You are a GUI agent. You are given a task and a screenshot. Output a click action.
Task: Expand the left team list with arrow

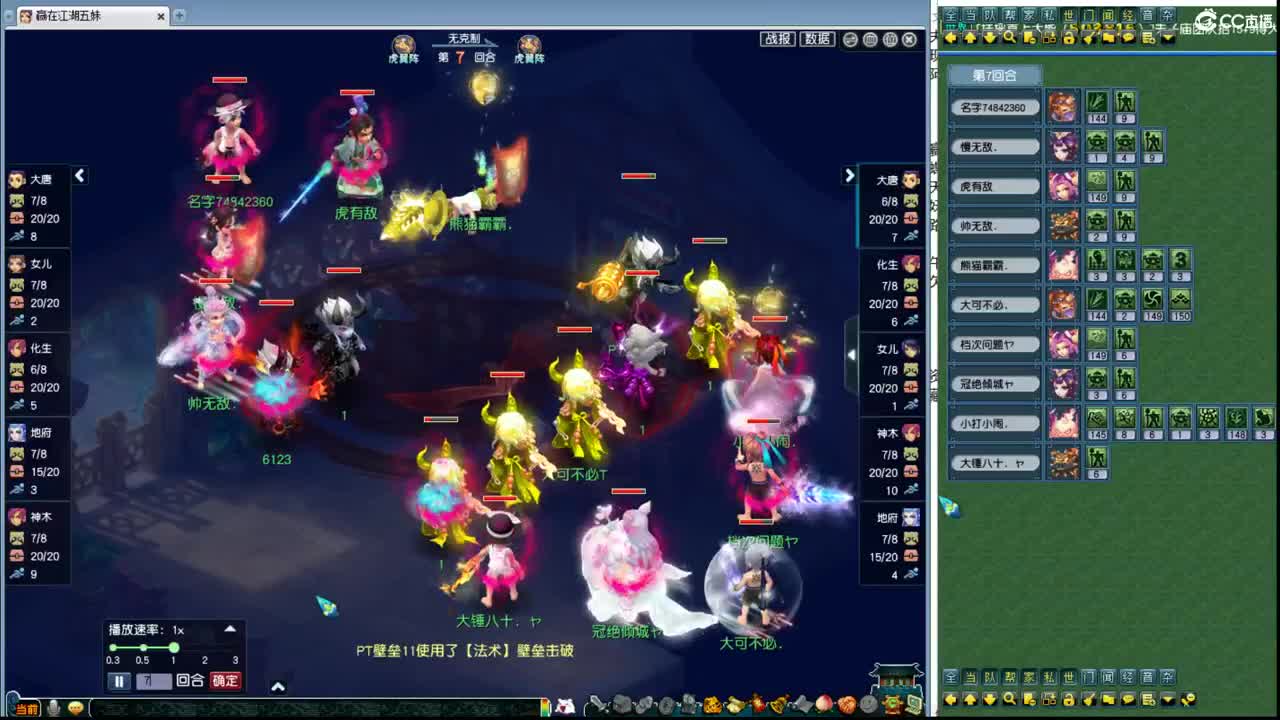click(x=79, y=175)
